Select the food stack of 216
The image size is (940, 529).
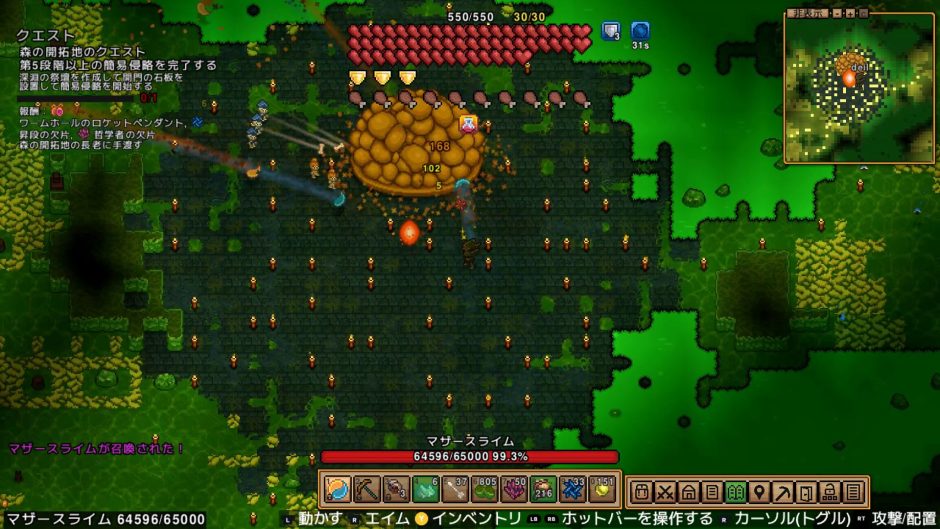(x=545, y=490)
